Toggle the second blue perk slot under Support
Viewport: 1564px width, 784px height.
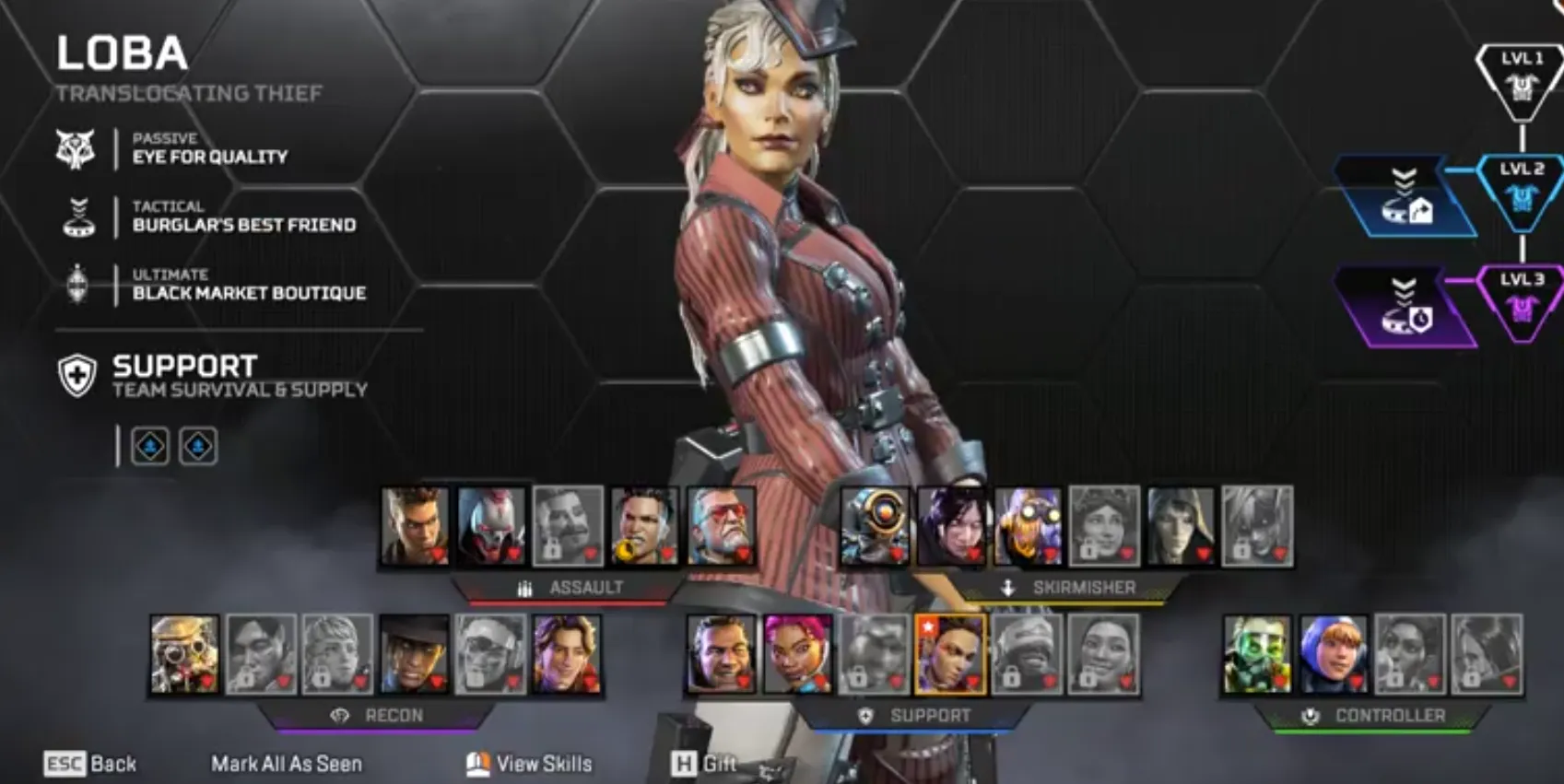pyautogui.click(x=196, y=446)
